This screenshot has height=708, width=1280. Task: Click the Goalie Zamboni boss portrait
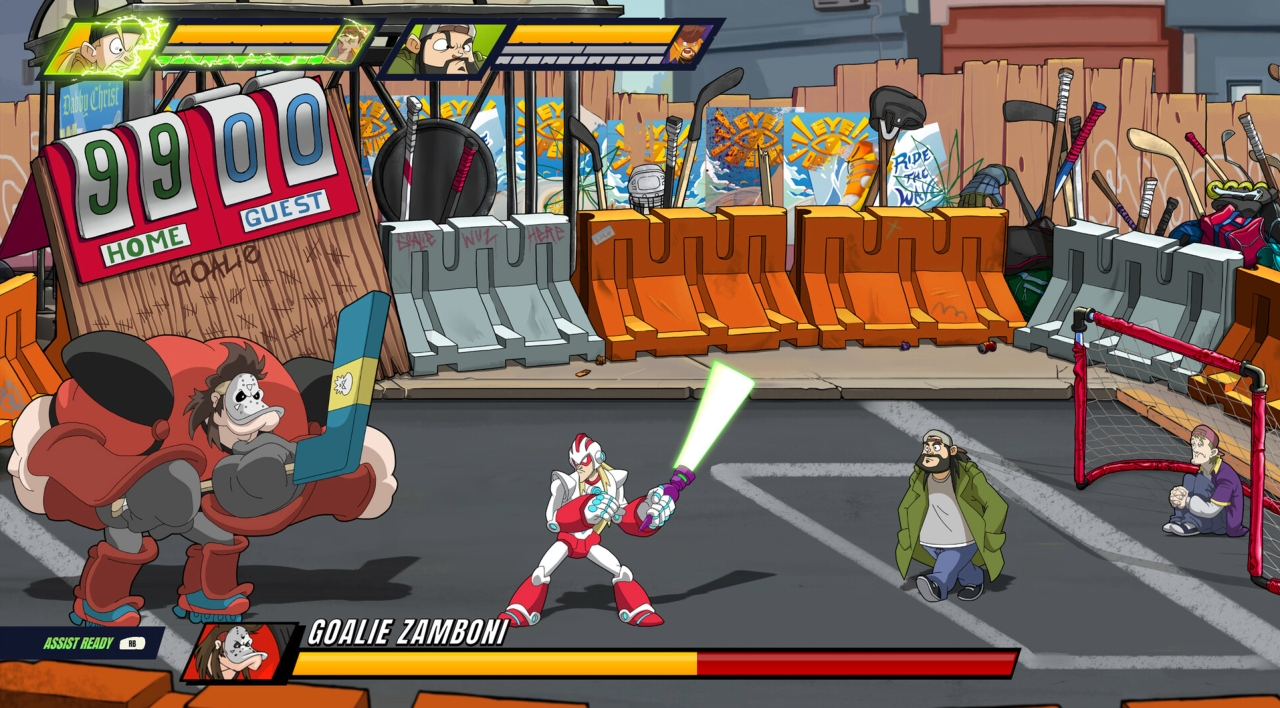240,651
